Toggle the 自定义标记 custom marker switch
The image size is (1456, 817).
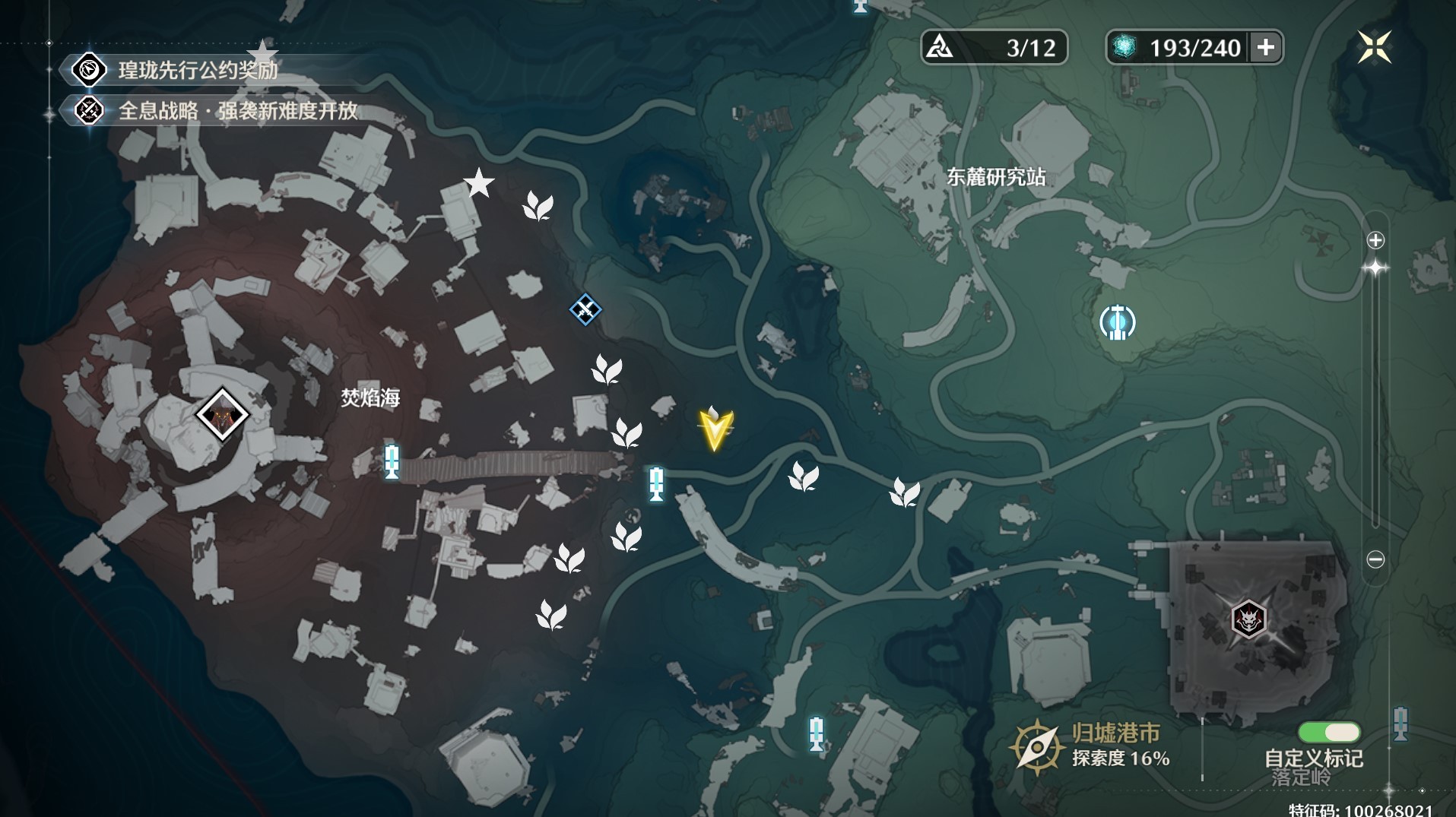click(1329, 732)
